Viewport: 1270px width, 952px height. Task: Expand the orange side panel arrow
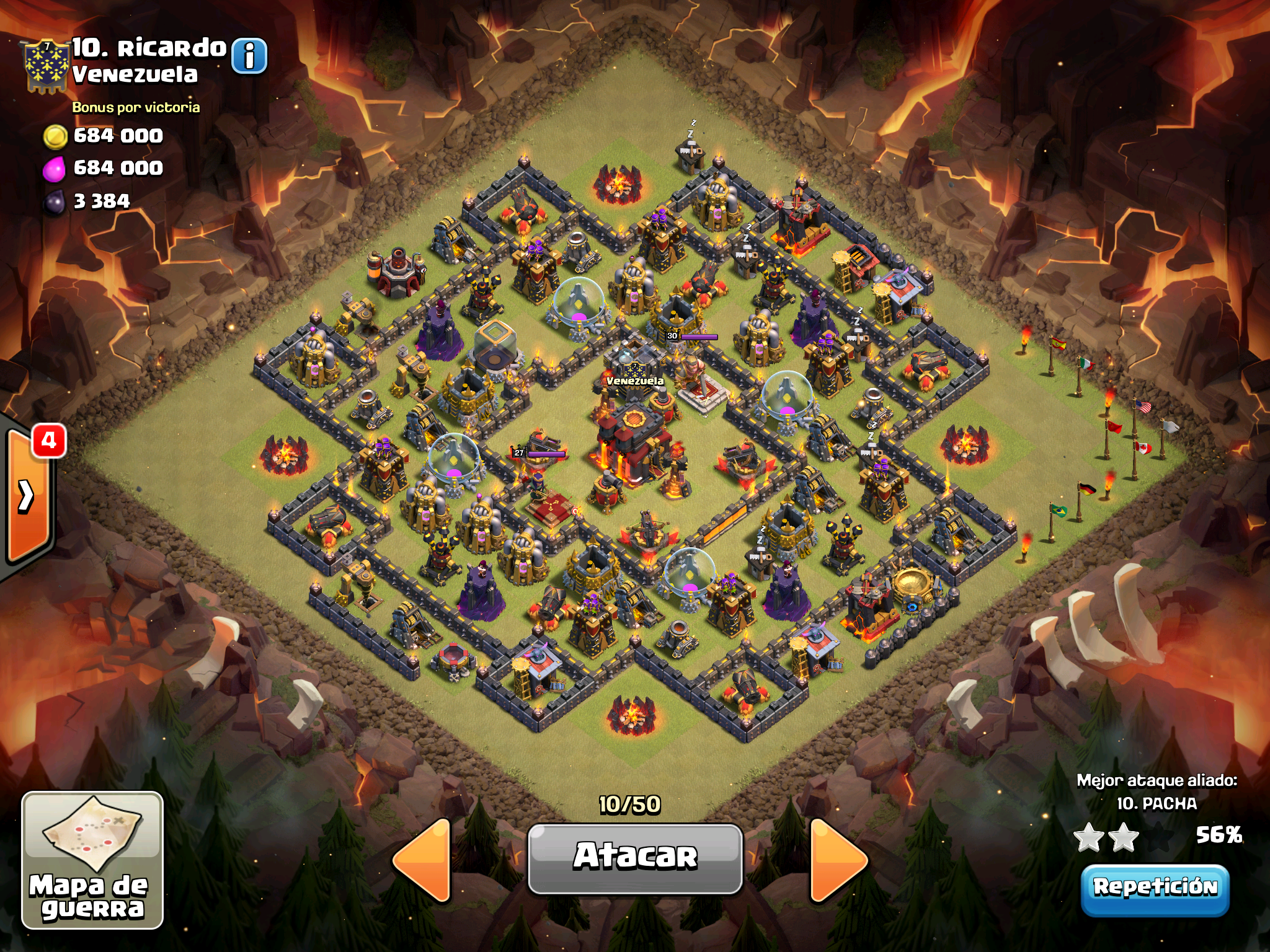[27, 496]
